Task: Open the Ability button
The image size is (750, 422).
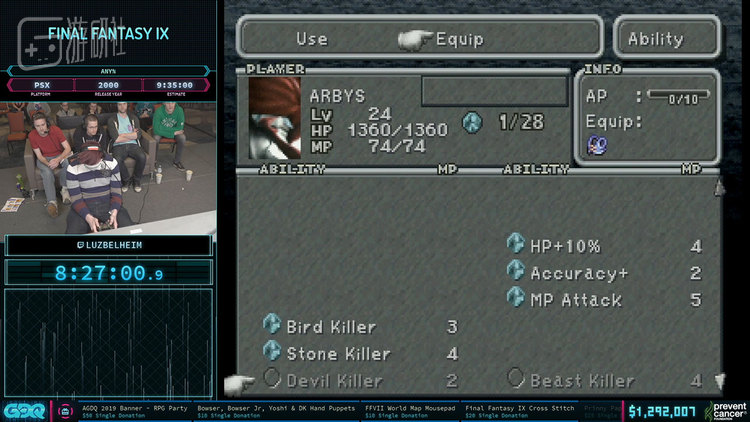Action: pyautogui.click(x=655, y=39)
